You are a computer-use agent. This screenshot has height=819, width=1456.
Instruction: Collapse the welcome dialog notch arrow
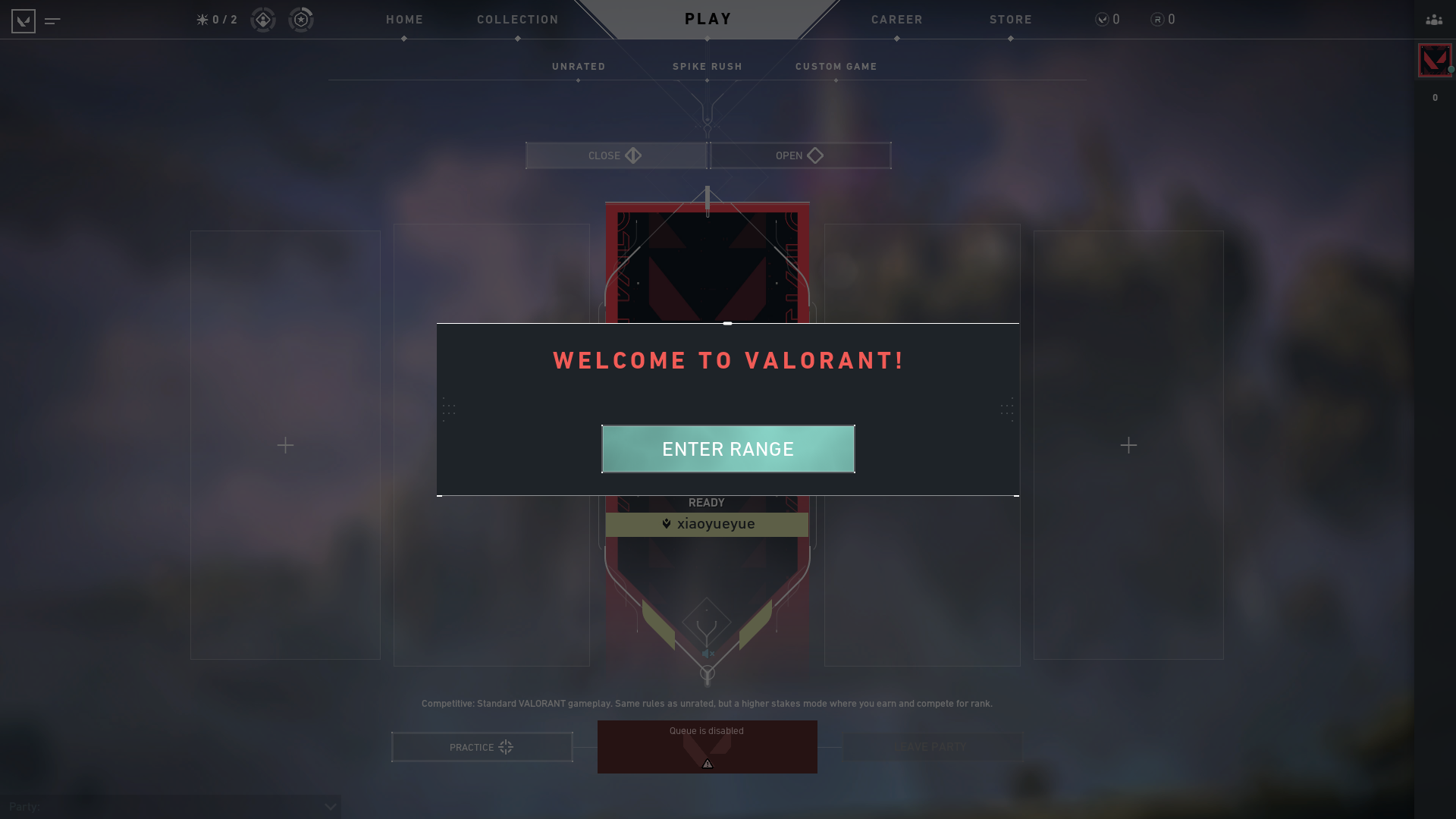click(728, 323)
